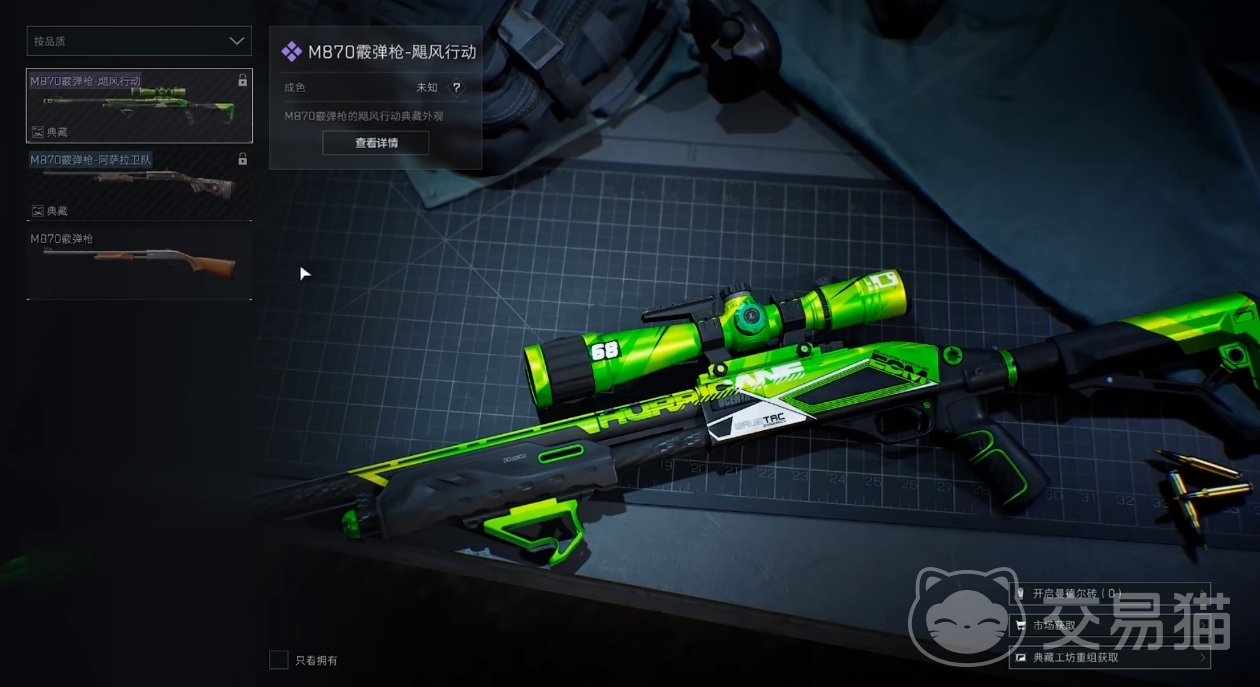Open the 成色 question mark help icon

click(x=456, y=88)
